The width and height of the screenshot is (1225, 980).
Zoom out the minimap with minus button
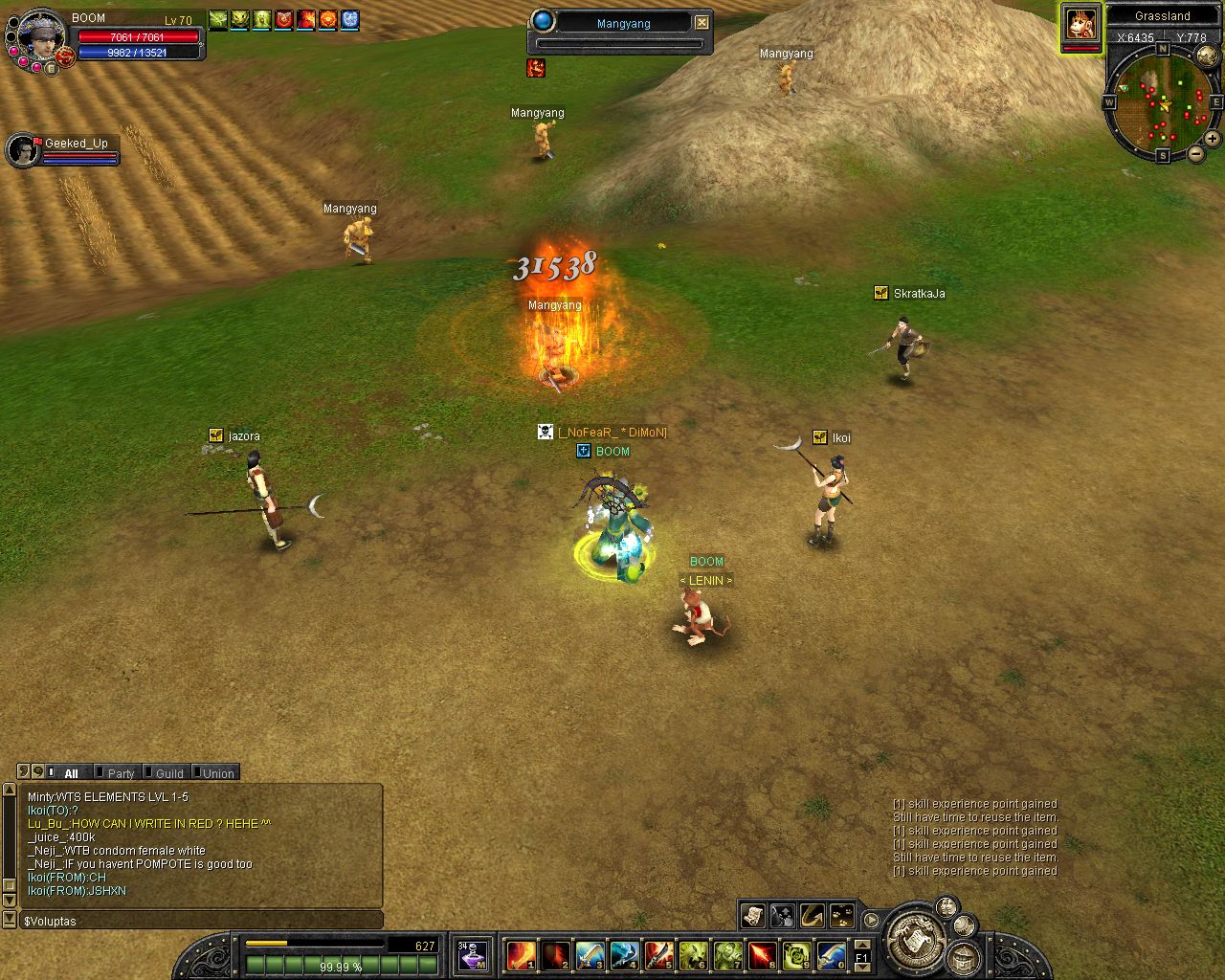pos(1196,153)
